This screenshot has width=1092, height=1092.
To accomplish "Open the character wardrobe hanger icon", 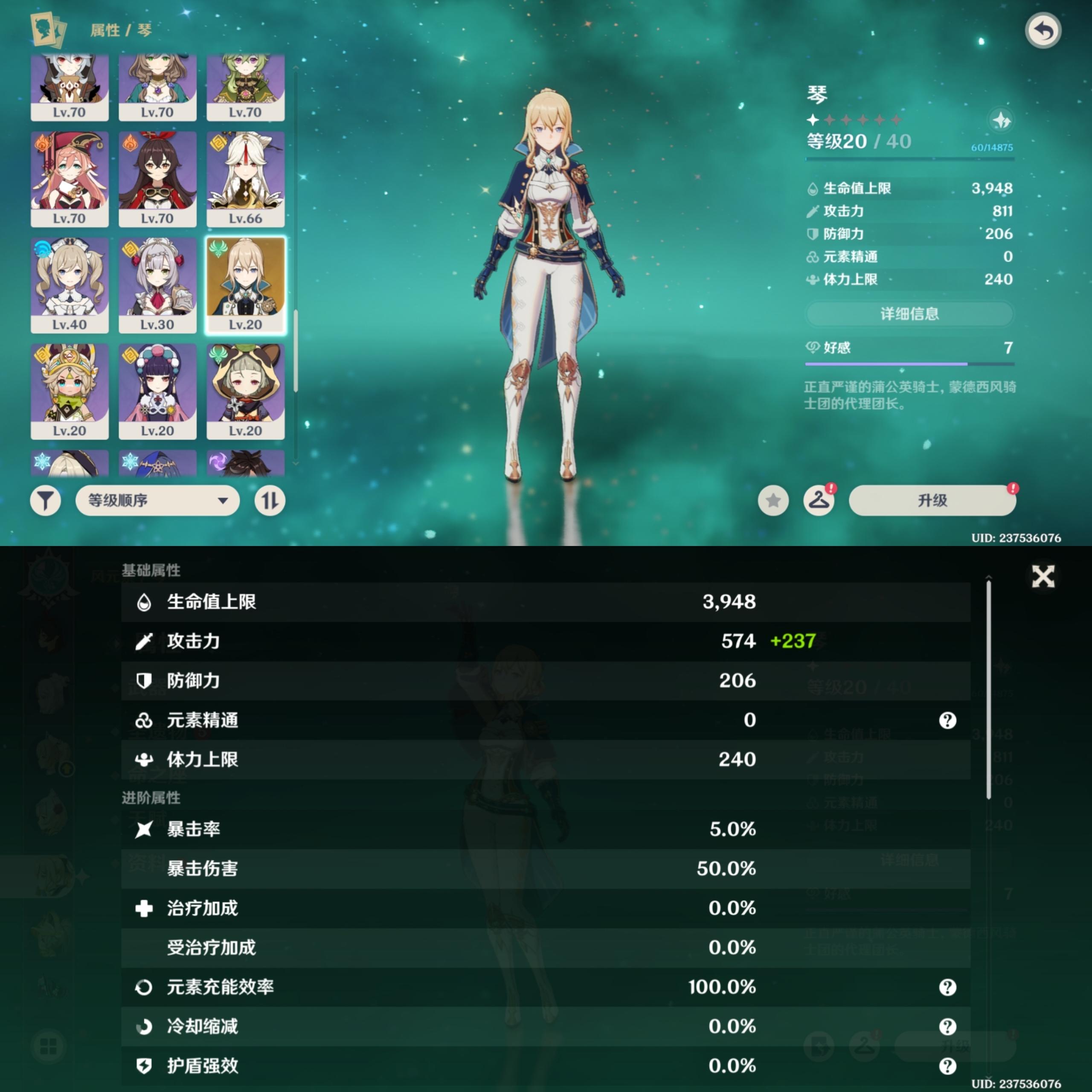I will click(819, 500).
